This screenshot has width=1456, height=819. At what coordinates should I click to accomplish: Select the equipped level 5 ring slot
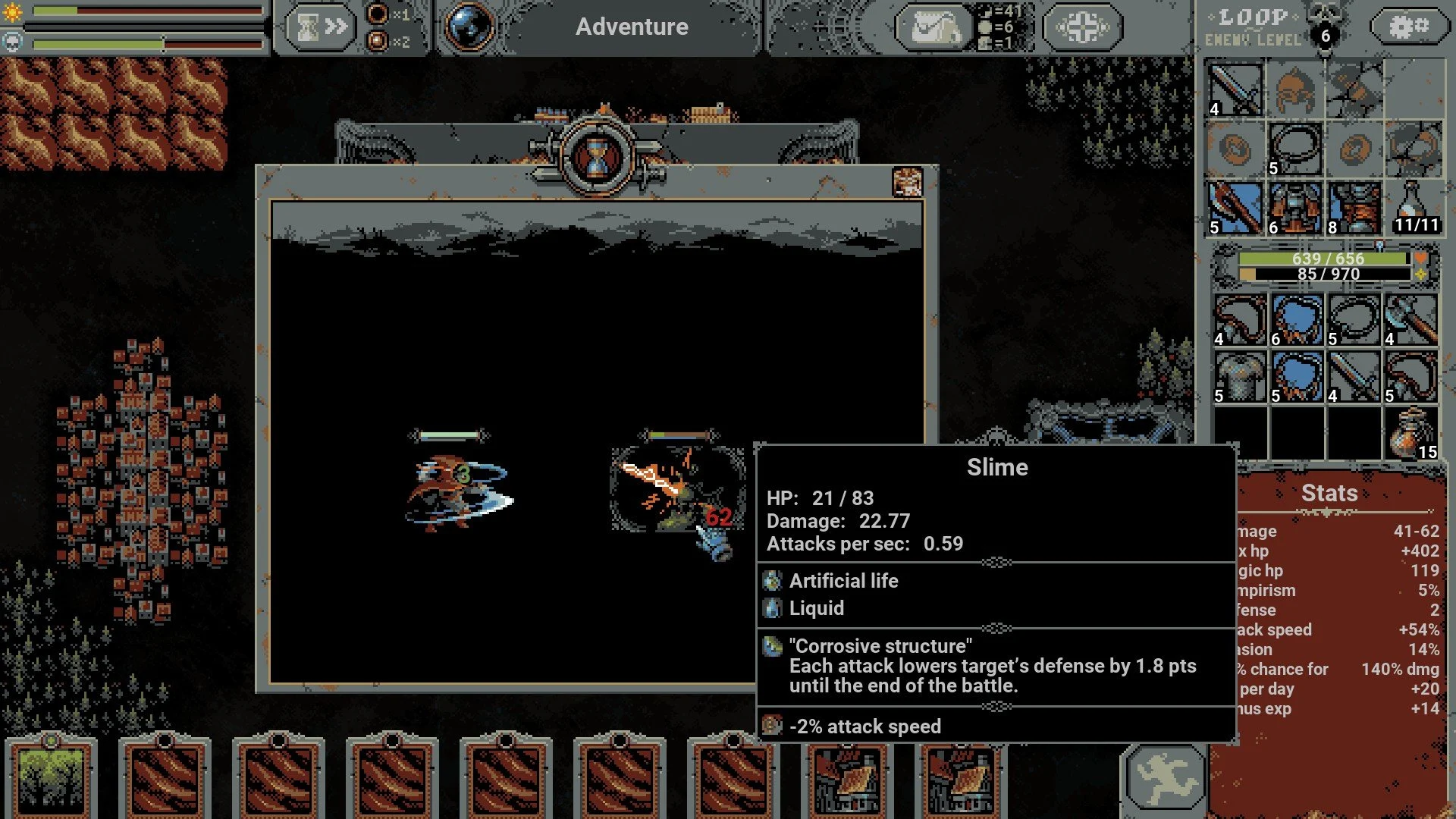(1294, 149)
